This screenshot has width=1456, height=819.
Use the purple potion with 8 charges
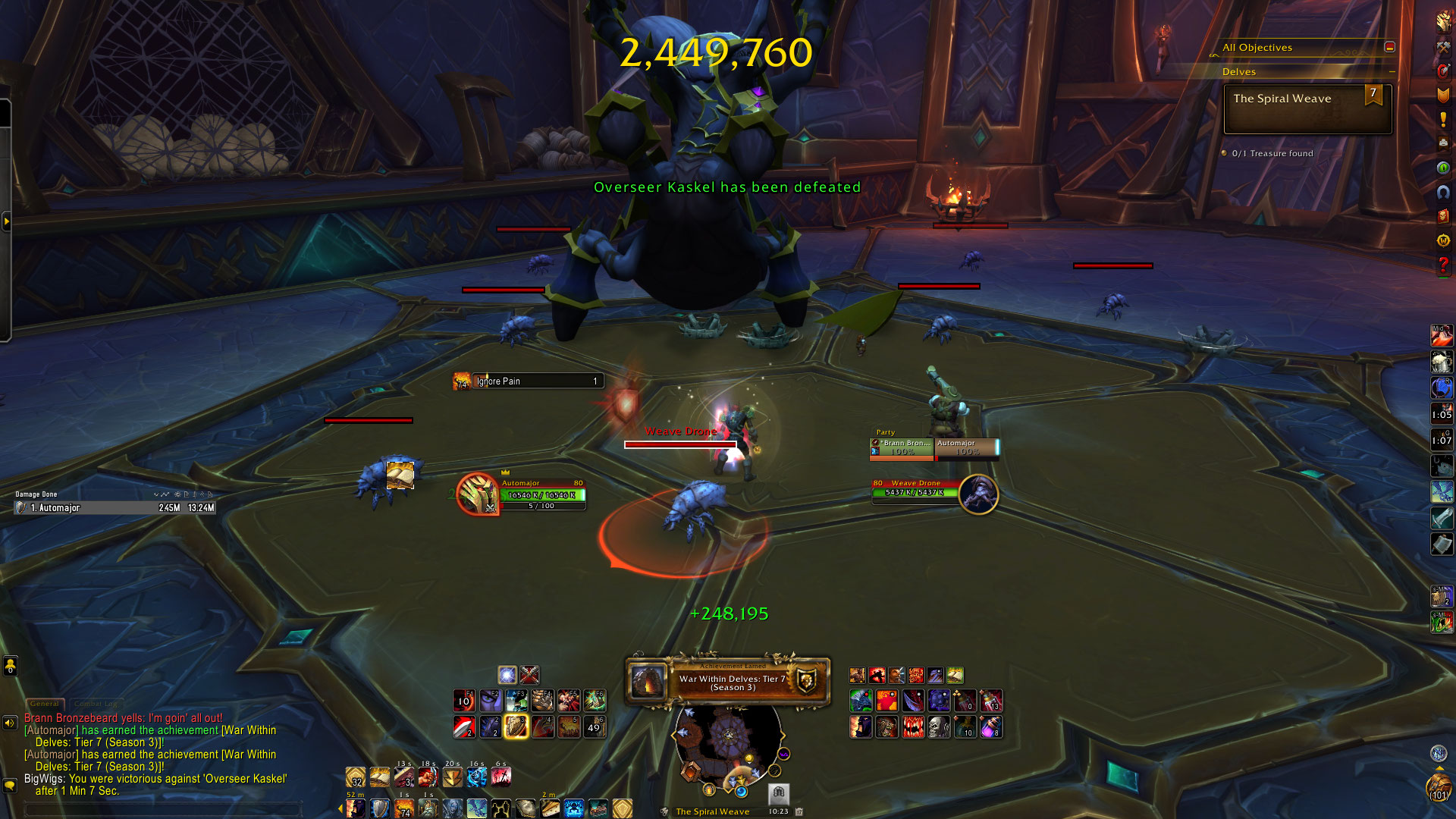[x=990, y=726]
